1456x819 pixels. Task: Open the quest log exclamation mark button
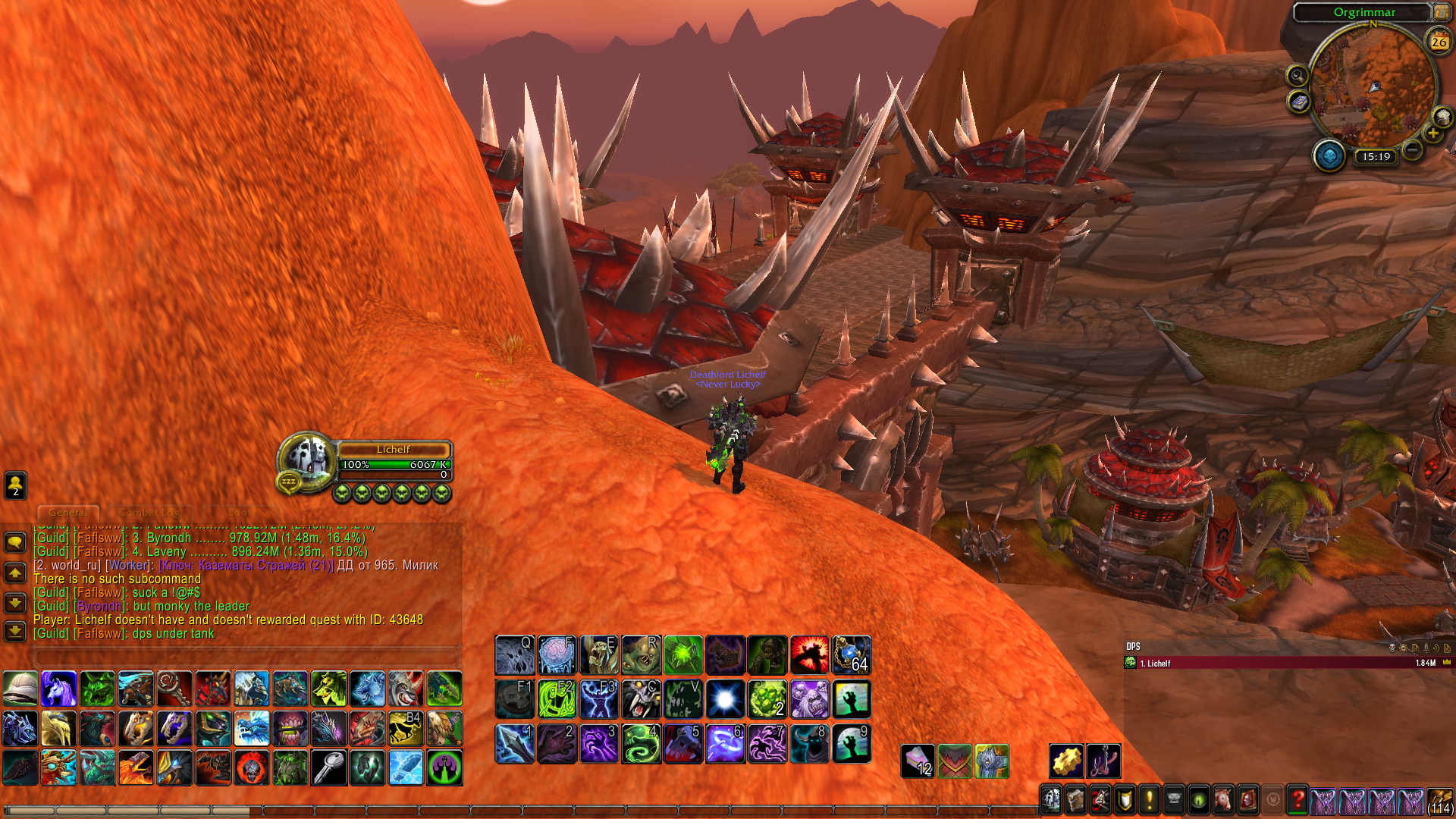pos(1149,799)
